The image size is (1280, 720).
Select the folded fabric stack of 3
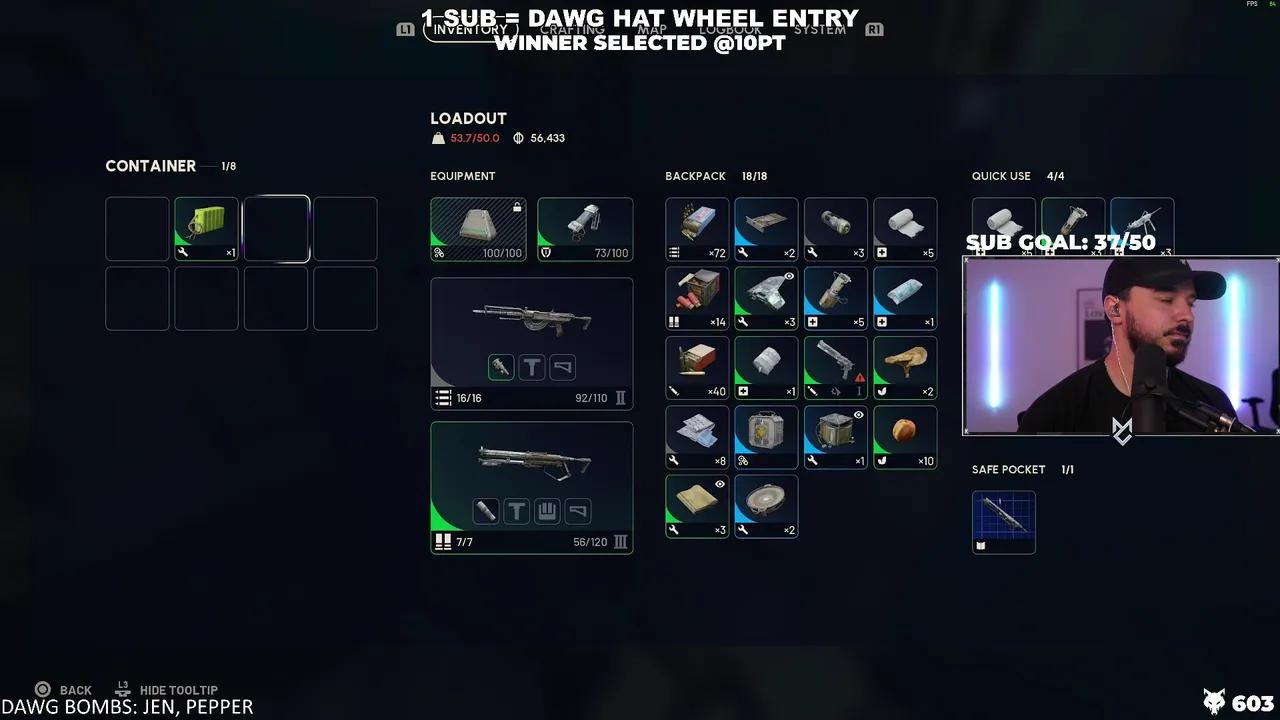click(x=697, y=506)
